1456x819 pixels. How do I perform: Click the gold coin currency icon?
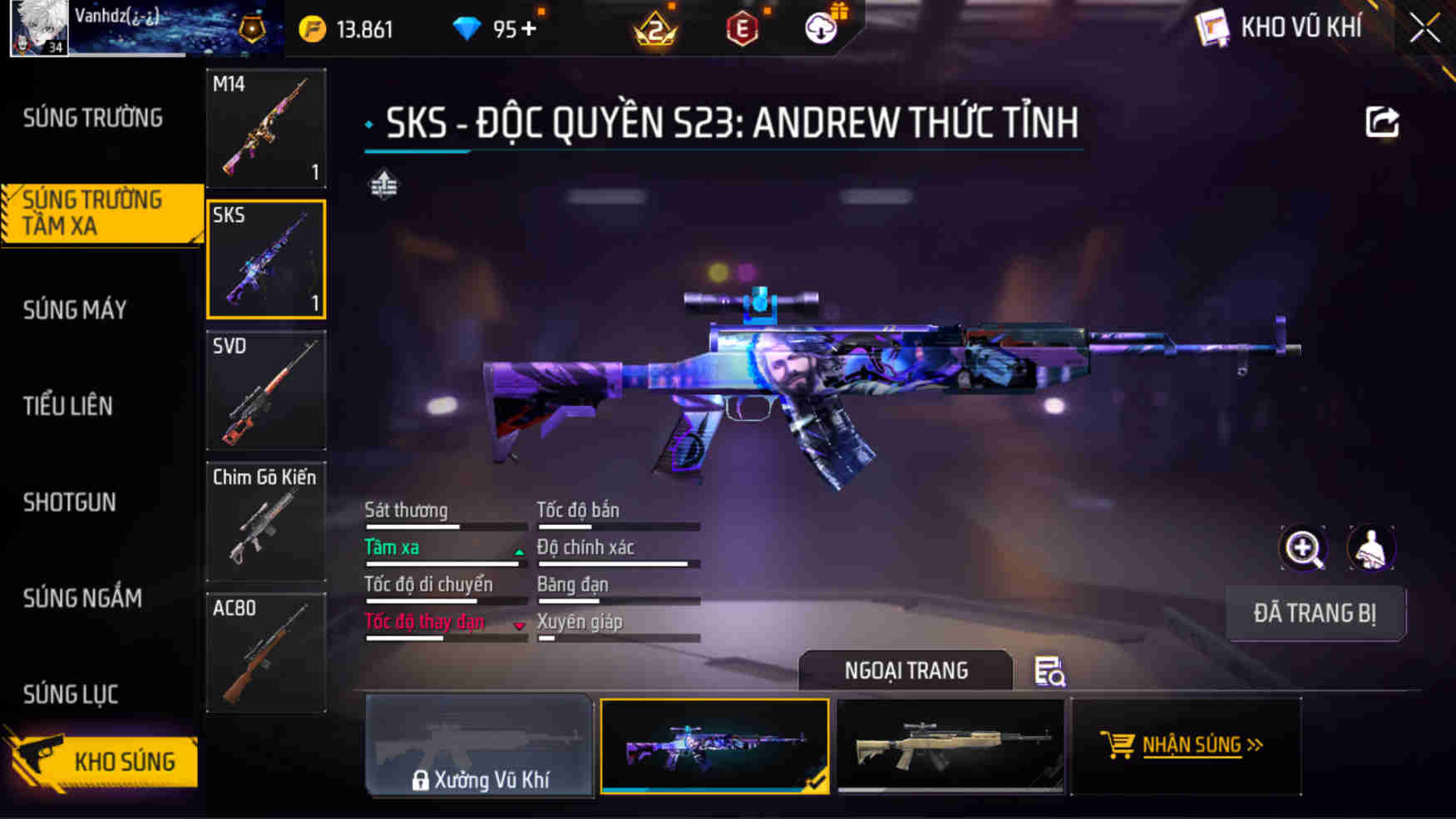[311, 28]
